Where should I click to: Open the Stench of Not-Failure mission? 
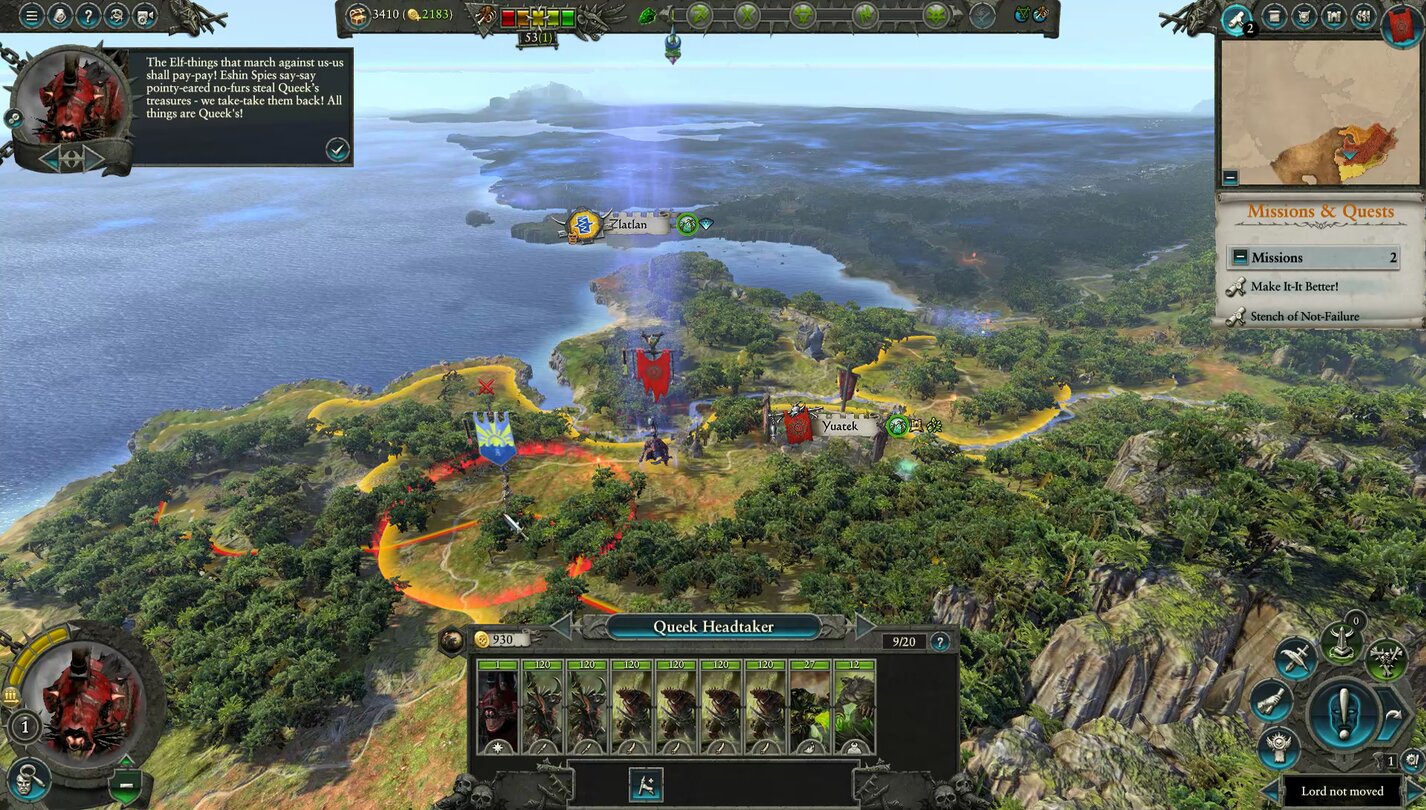(1304, 317)
